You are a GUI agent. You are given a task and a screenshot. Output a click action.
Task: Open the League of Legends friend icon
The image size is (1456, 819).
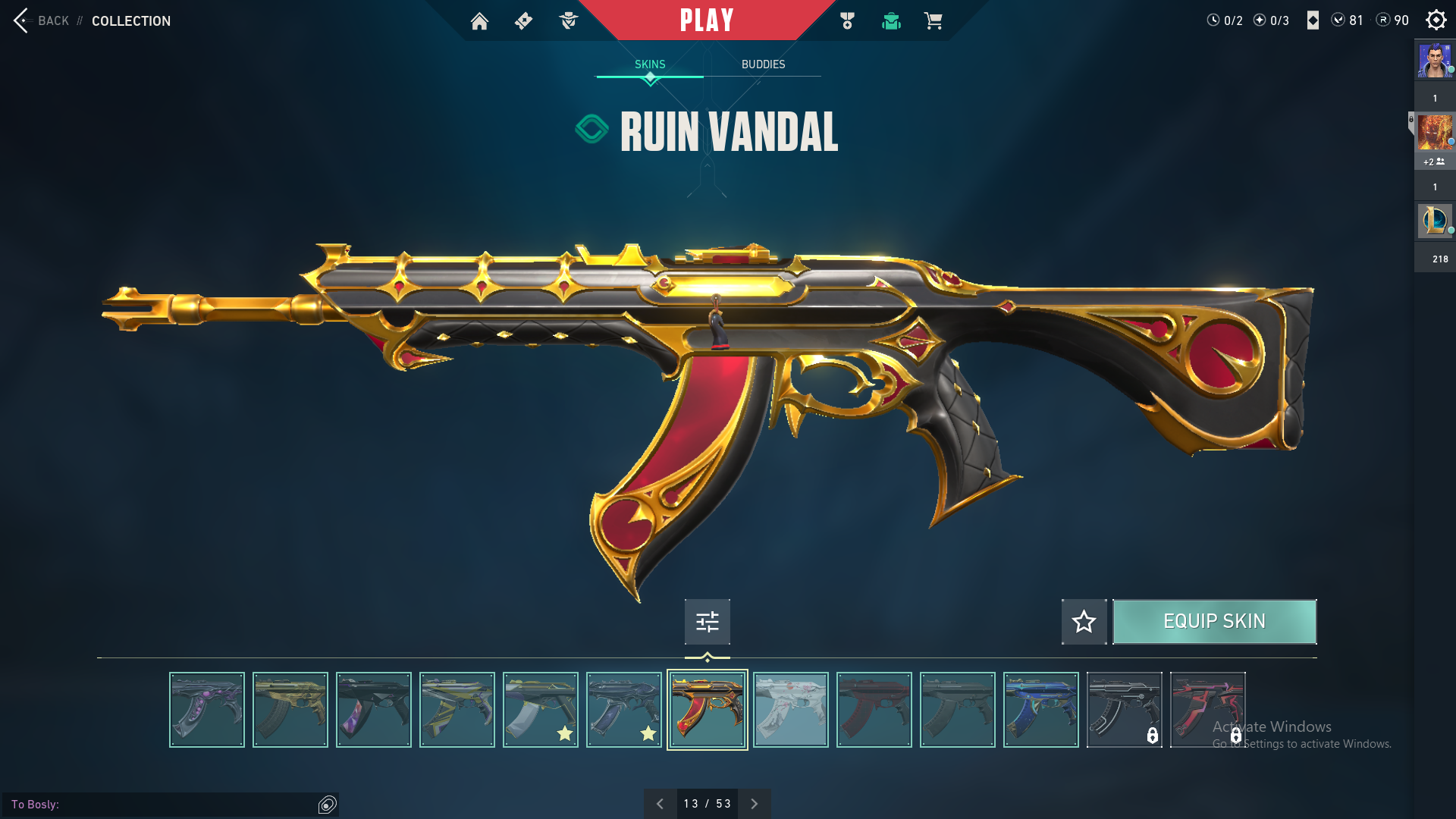tap(1435, 221)
